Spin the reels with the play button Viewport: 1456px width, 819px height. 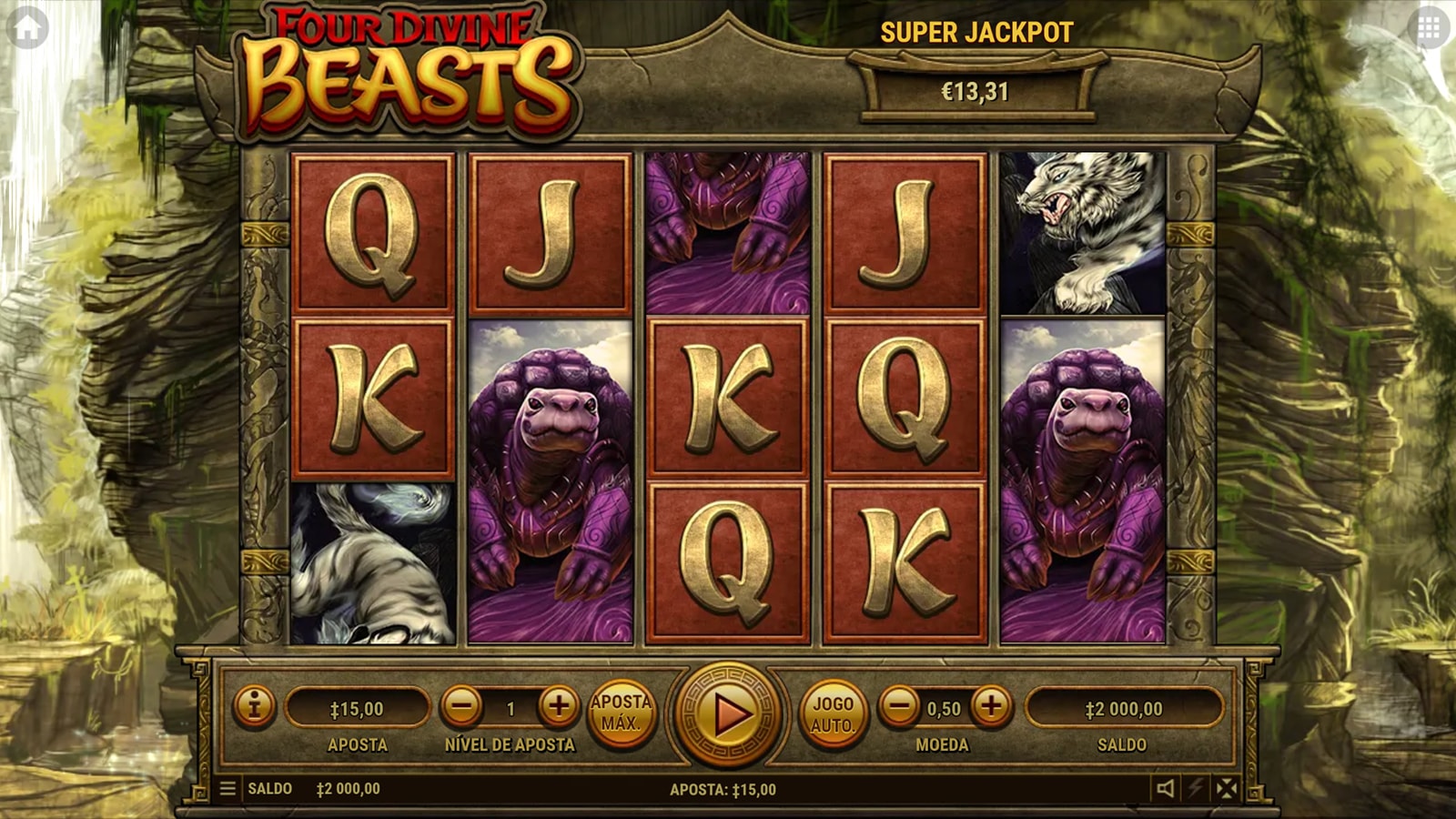[x=727, y=714]
